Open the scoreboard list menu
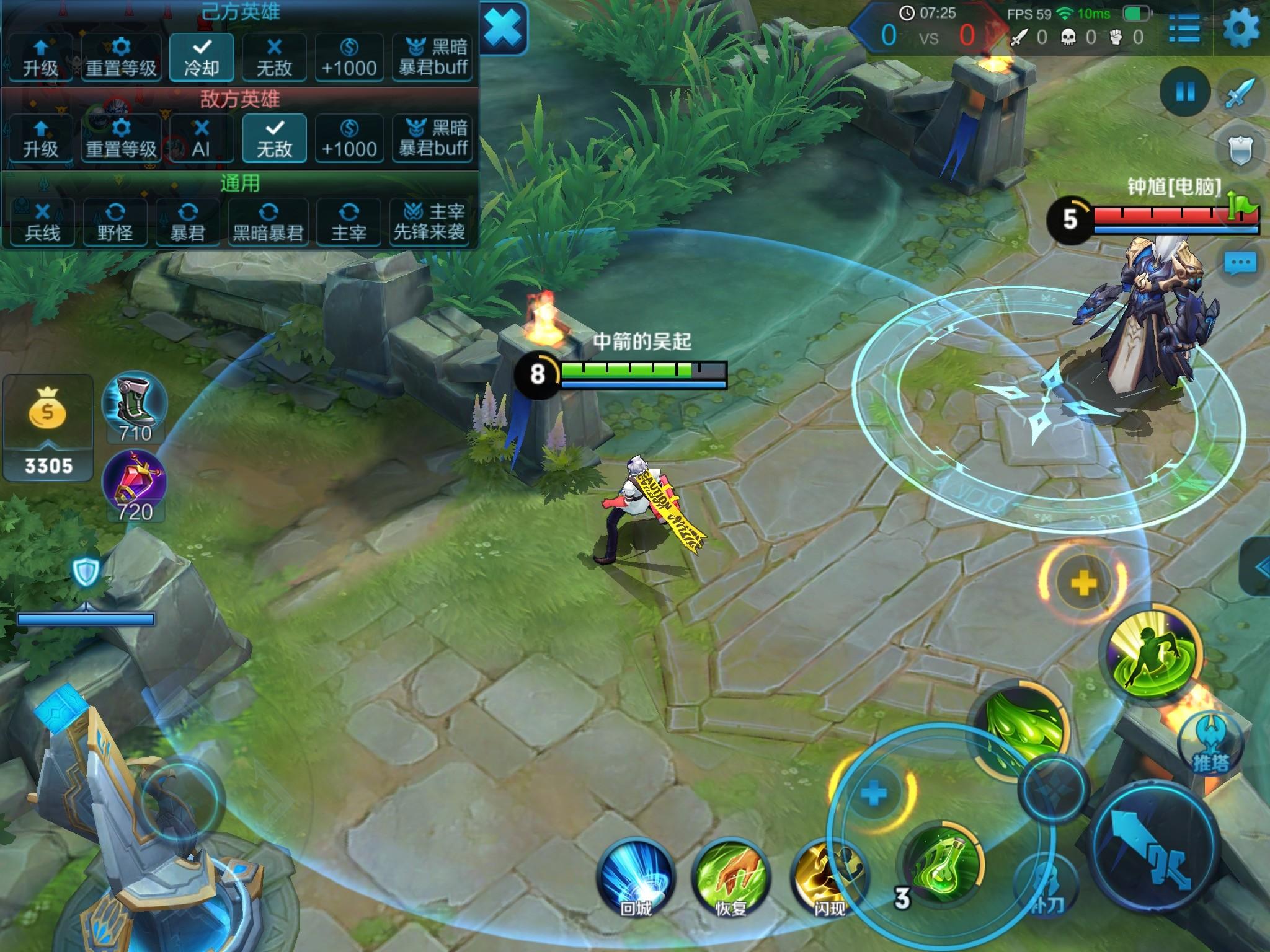The height and width of the screenshot is (952, 1270). 1184,29
